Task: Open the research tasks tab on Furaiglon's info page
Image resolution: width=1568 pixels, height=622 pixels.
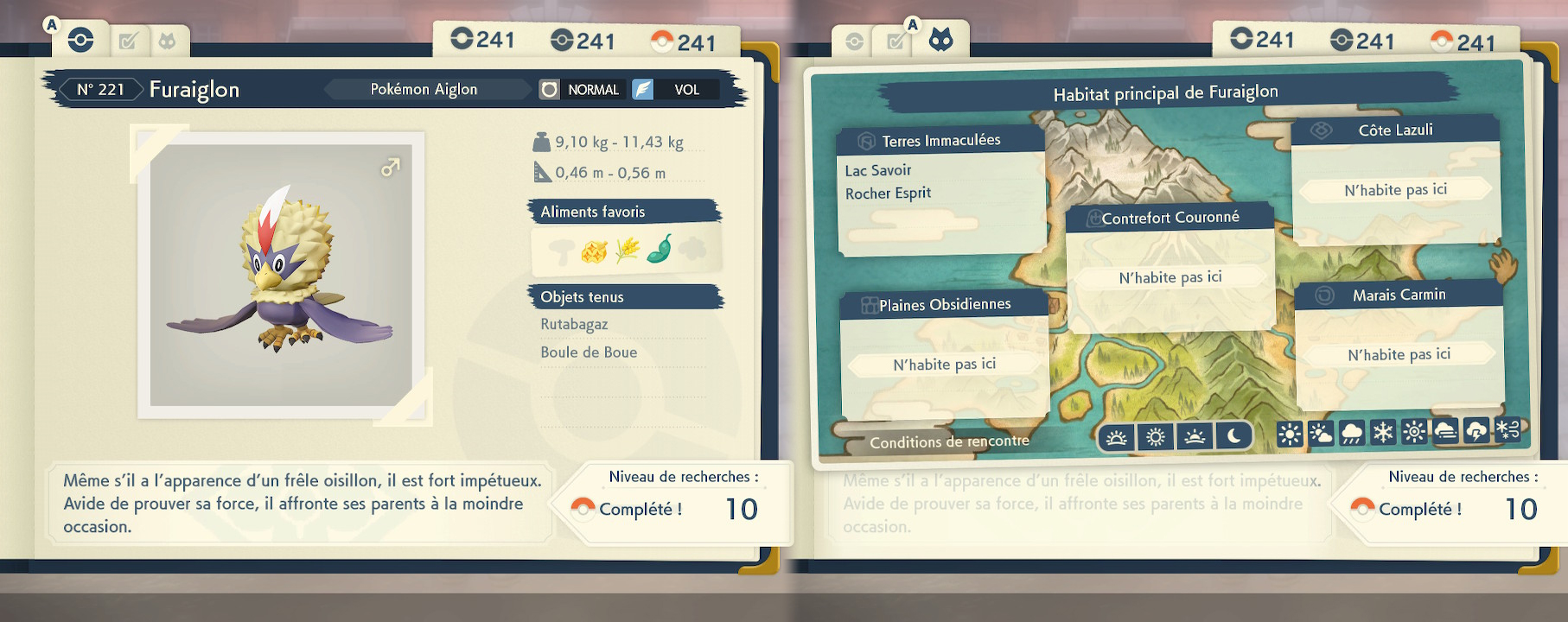Action: (x=128, y=41)
